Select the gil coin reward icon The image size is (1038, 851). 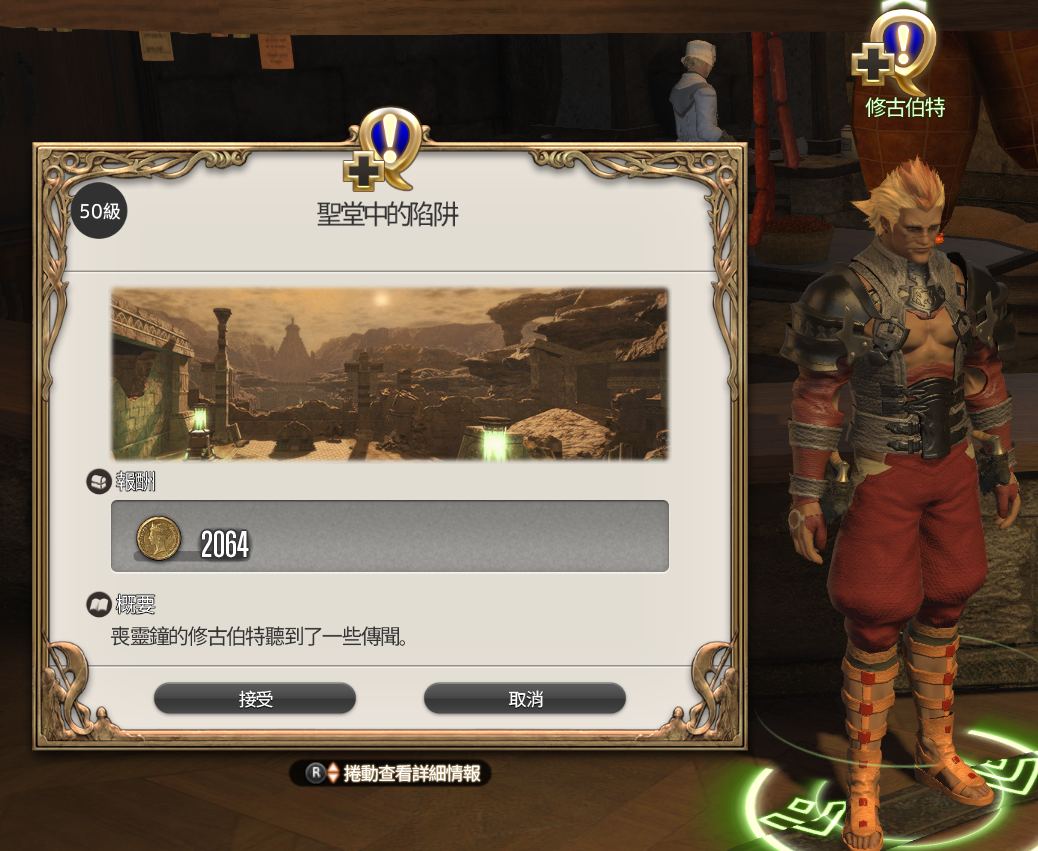pos(157,539)
